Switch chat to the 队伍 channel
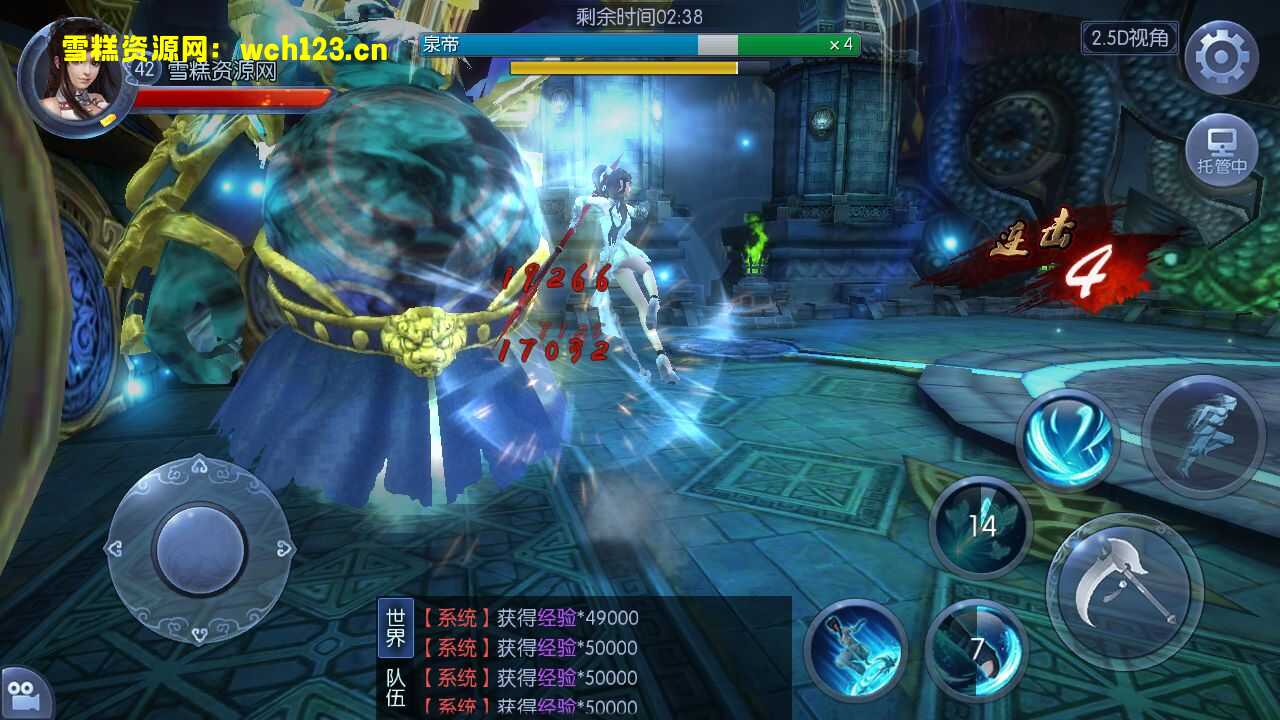This screenshot has height=720, width=1280. [x=396, y=687]
